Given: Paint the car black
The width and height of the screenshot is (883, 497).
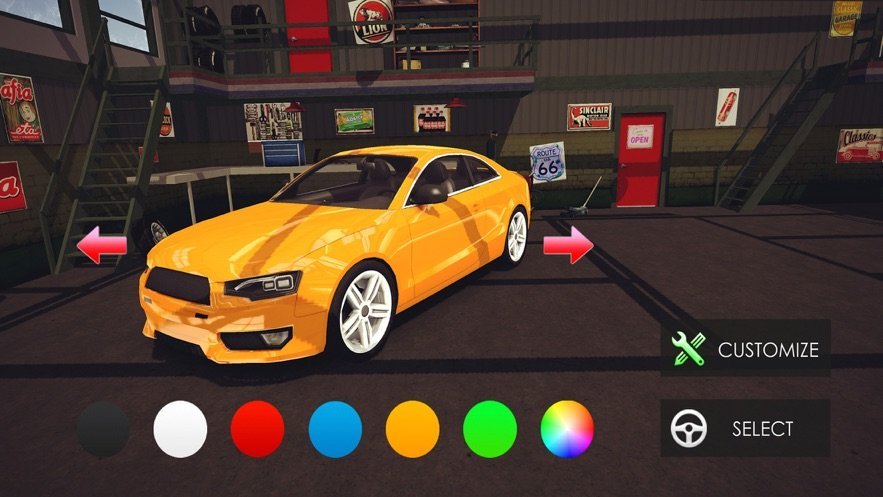Looking at the screenshot, I should tap(103, 429).
